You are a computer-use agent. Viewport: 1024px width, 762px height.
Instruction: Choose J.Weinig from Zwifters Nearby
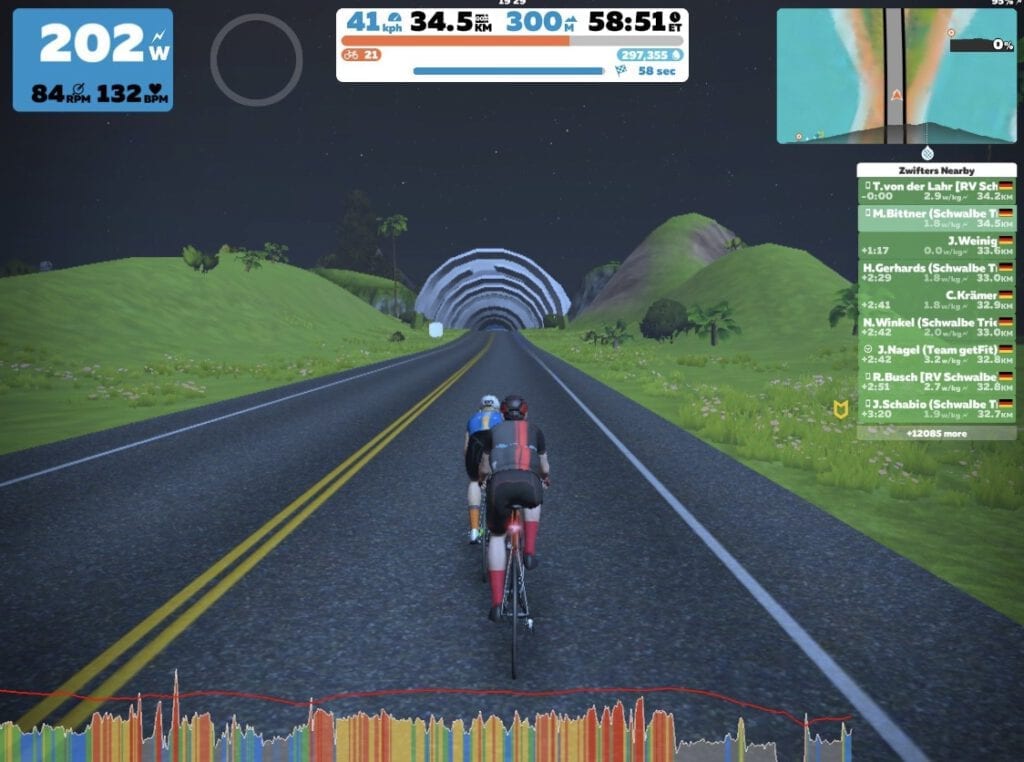936,246
